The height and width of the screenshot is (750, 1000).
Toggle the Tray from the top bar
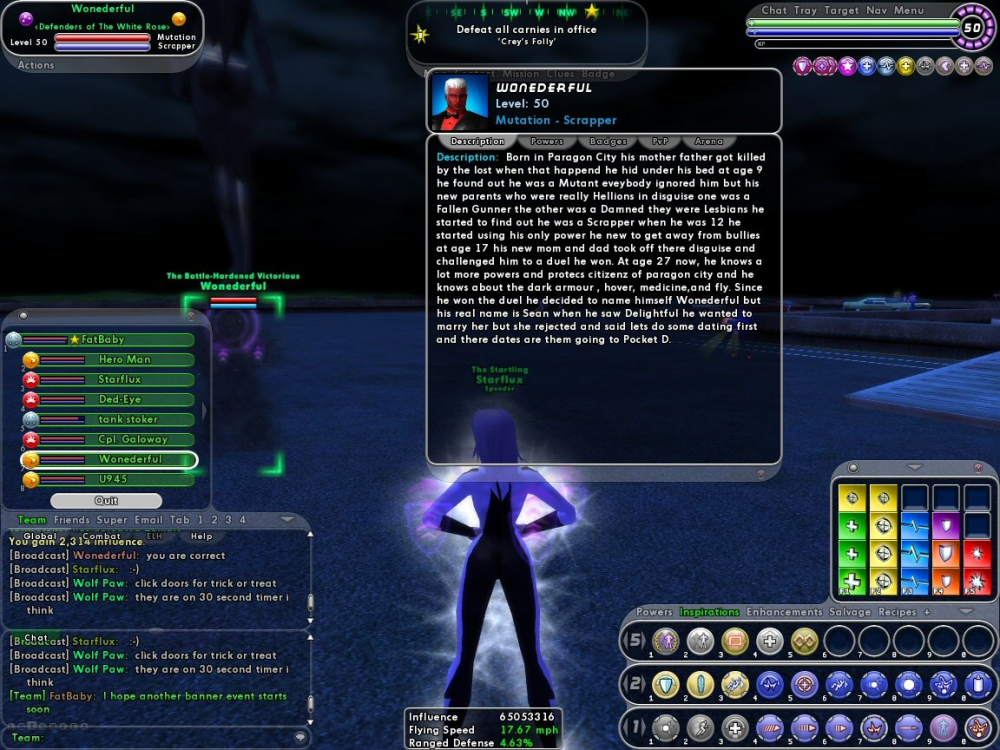point(805,10)
